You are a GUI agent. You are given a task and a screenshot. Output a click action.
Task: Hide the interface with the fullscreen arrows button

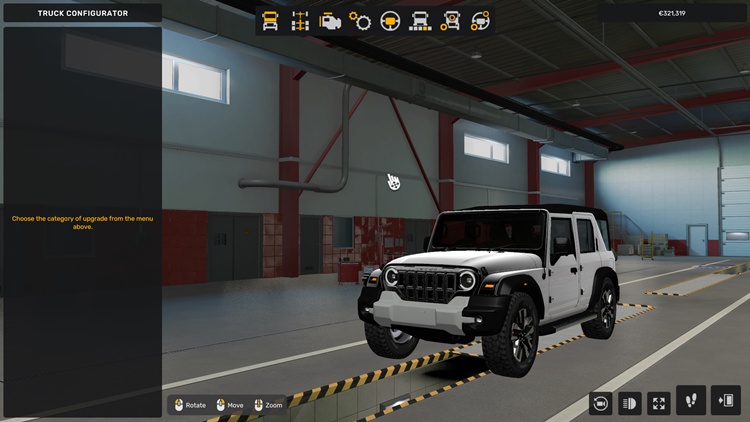tap(659, 402)
